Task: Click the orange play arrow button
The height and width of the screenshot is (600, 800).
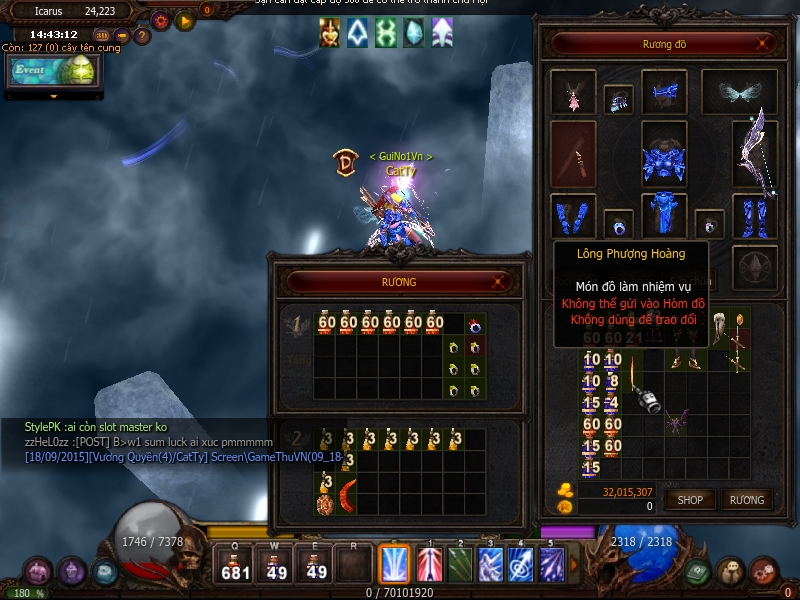Action: (x=185, y=19)
